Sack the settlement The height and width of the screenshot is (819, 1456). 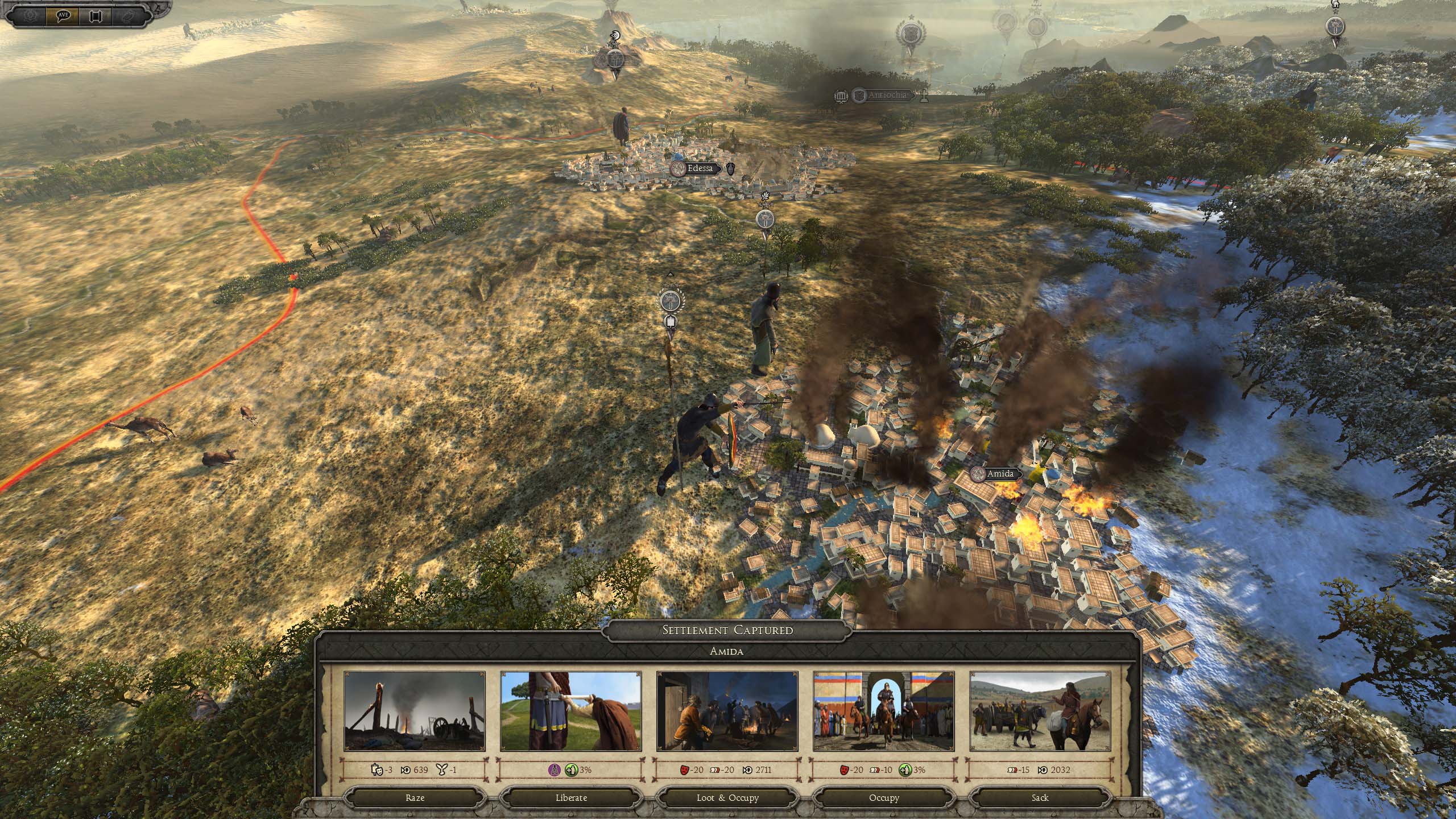pos(1040,797)
